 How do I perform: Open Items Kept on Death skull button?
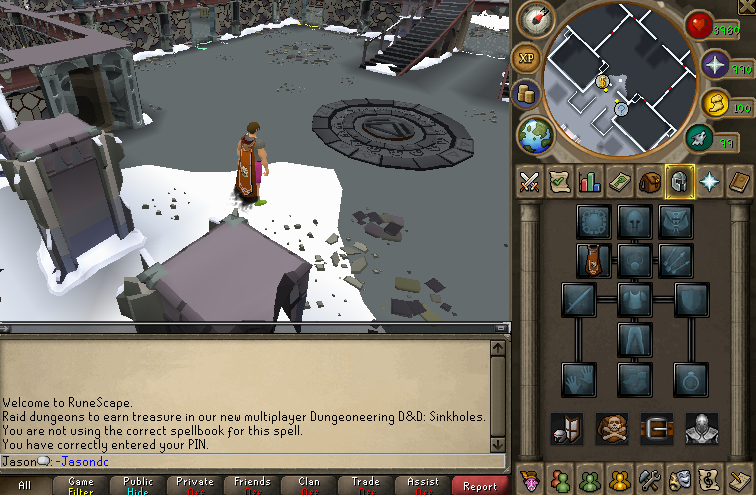[x=611, y=428]
